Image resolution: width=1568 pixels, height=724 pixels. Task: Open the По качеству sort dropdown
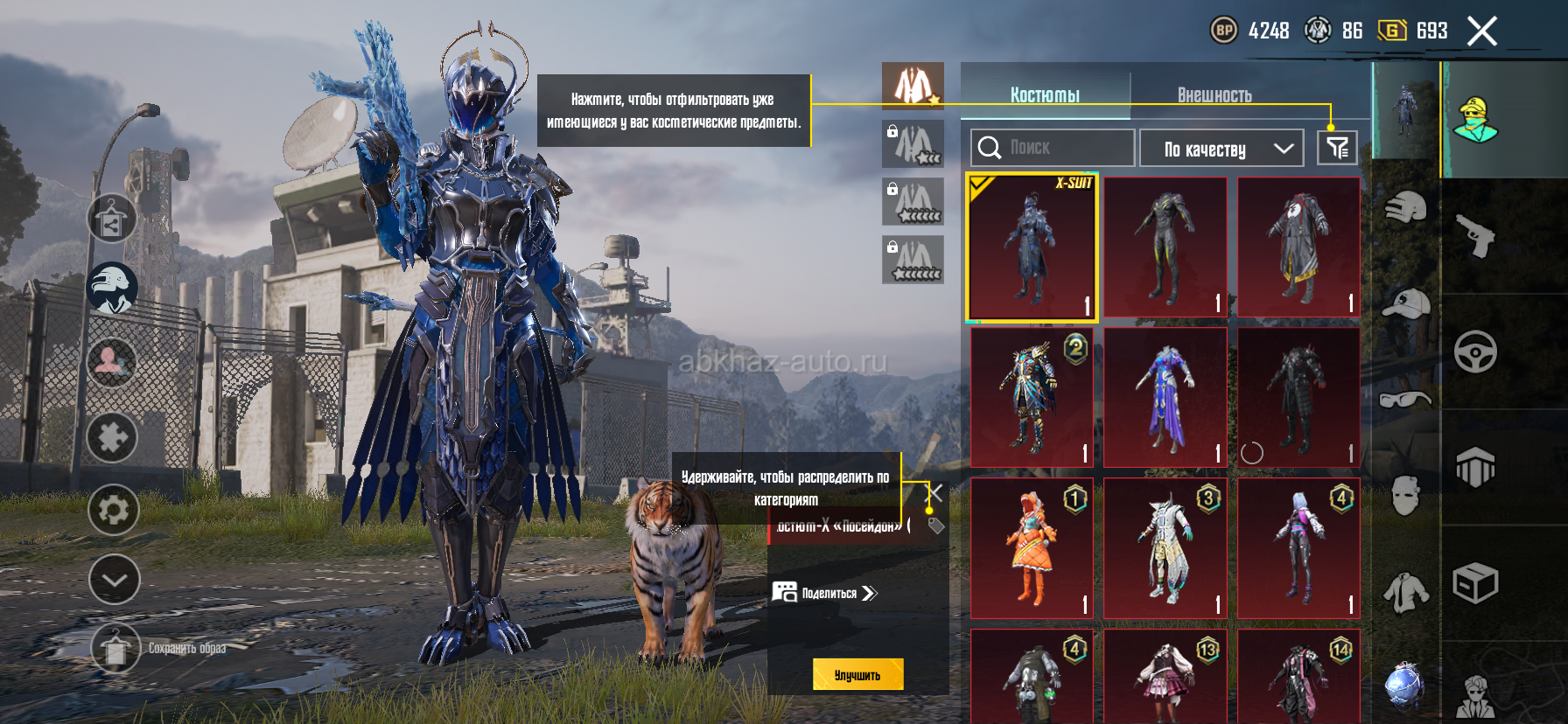(x=1221, y=149)
